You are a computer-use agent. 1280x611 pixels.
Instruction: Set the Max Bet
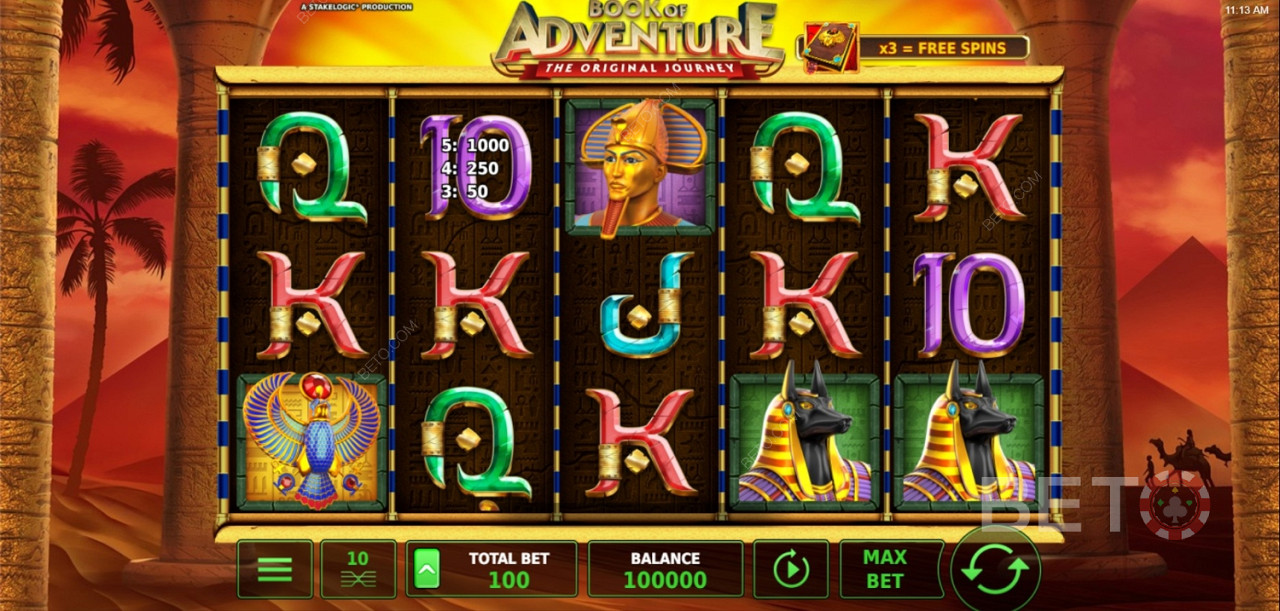[x=884, y=569]
